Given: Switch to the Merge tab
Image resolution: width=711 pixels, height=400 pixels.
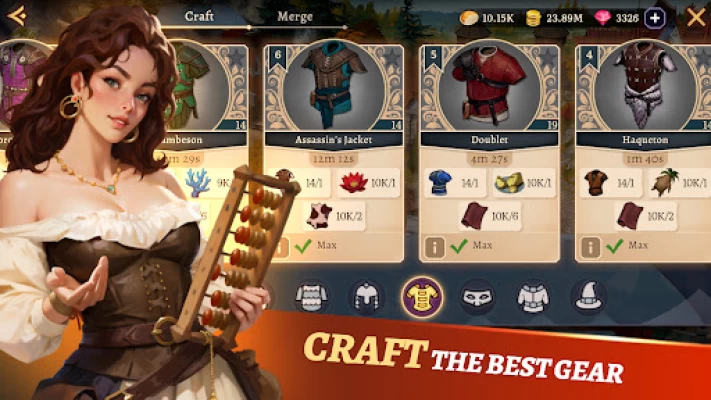Looking at the screenshot, I should [x=295, y=16].
